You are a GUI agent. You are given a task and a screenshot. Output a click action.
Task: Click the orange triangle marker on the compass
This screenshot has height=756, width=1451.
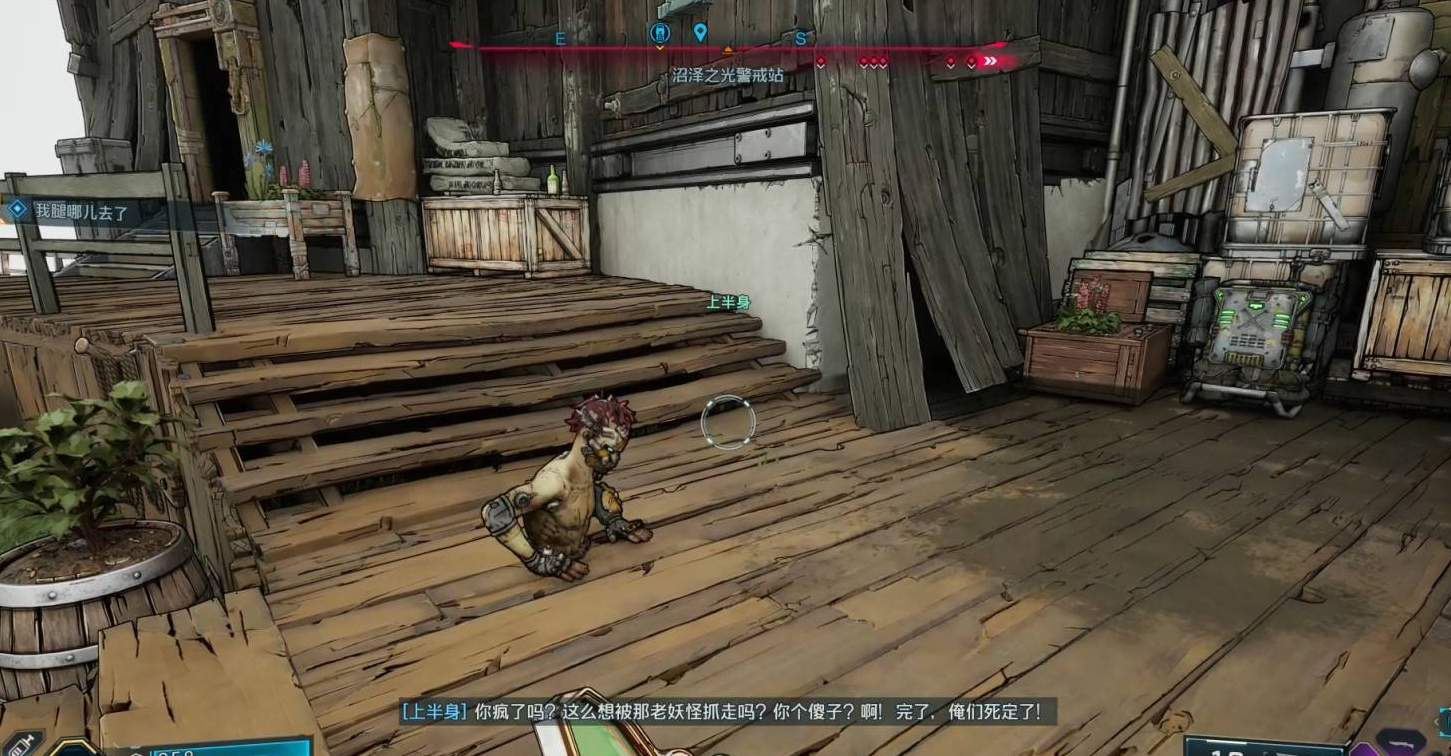click(728, 49)
